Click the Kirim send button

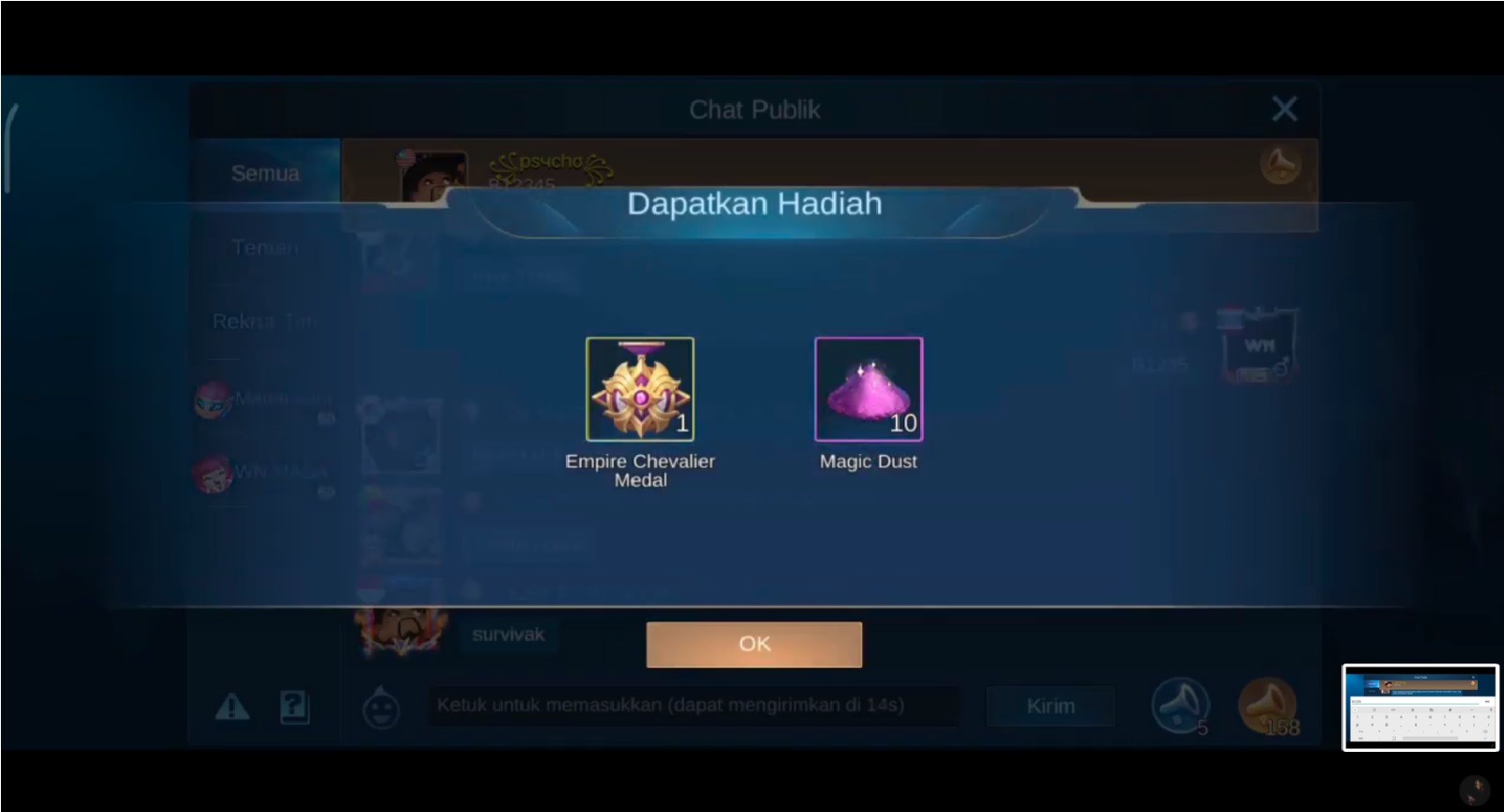tap(1050, 706)
